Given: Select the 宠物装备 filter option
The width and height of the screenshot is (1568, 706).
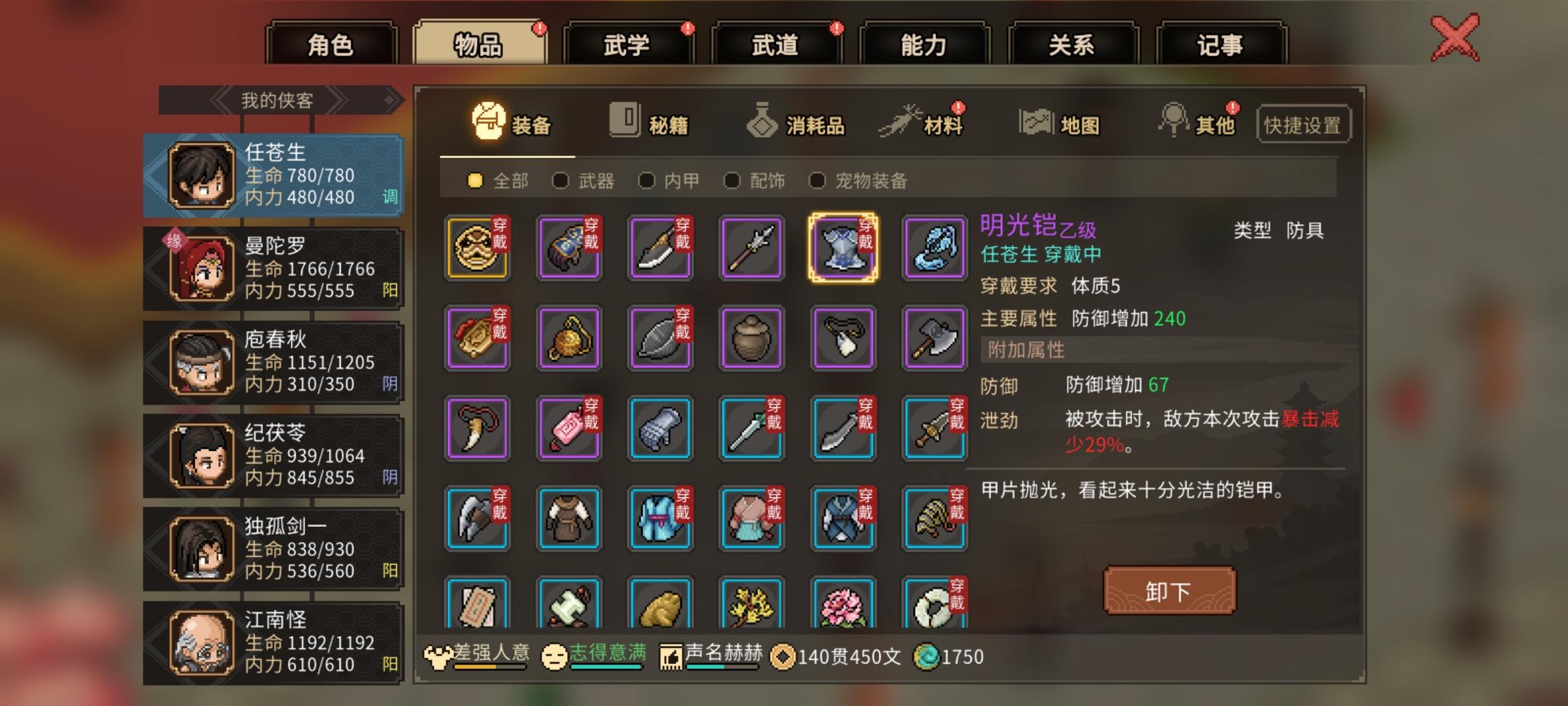Looking at the screenshot, I should [816, 181].
